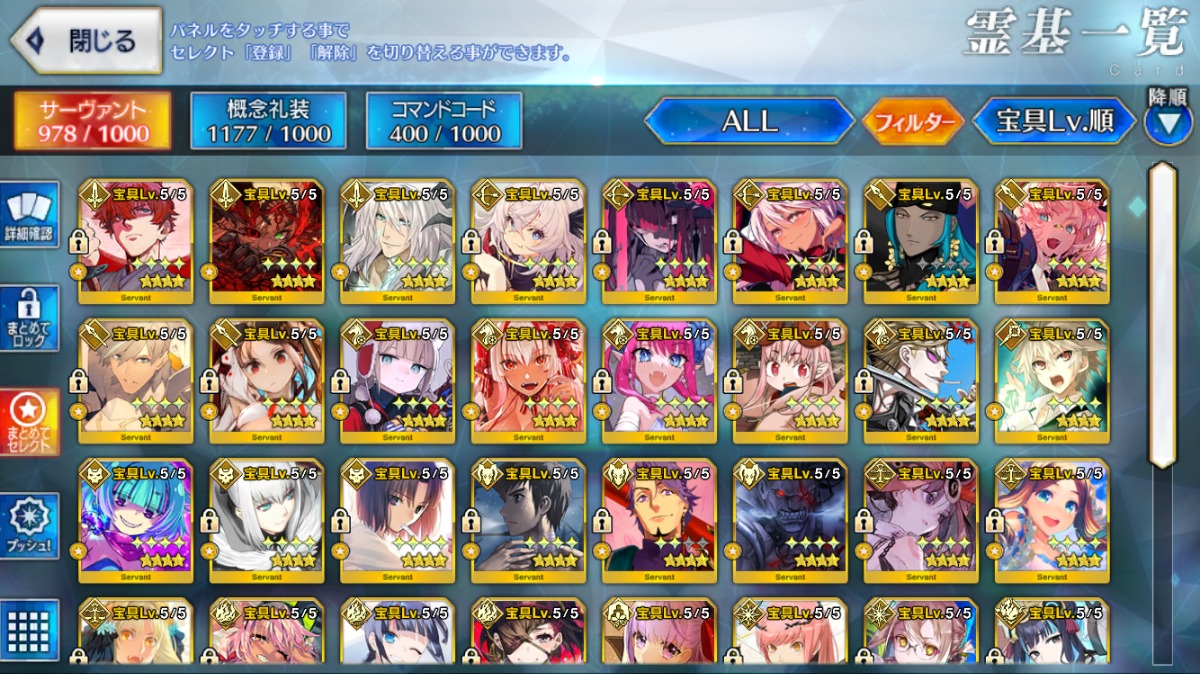Change sorting via 宝具Lv.順 button

[1054, 121]
